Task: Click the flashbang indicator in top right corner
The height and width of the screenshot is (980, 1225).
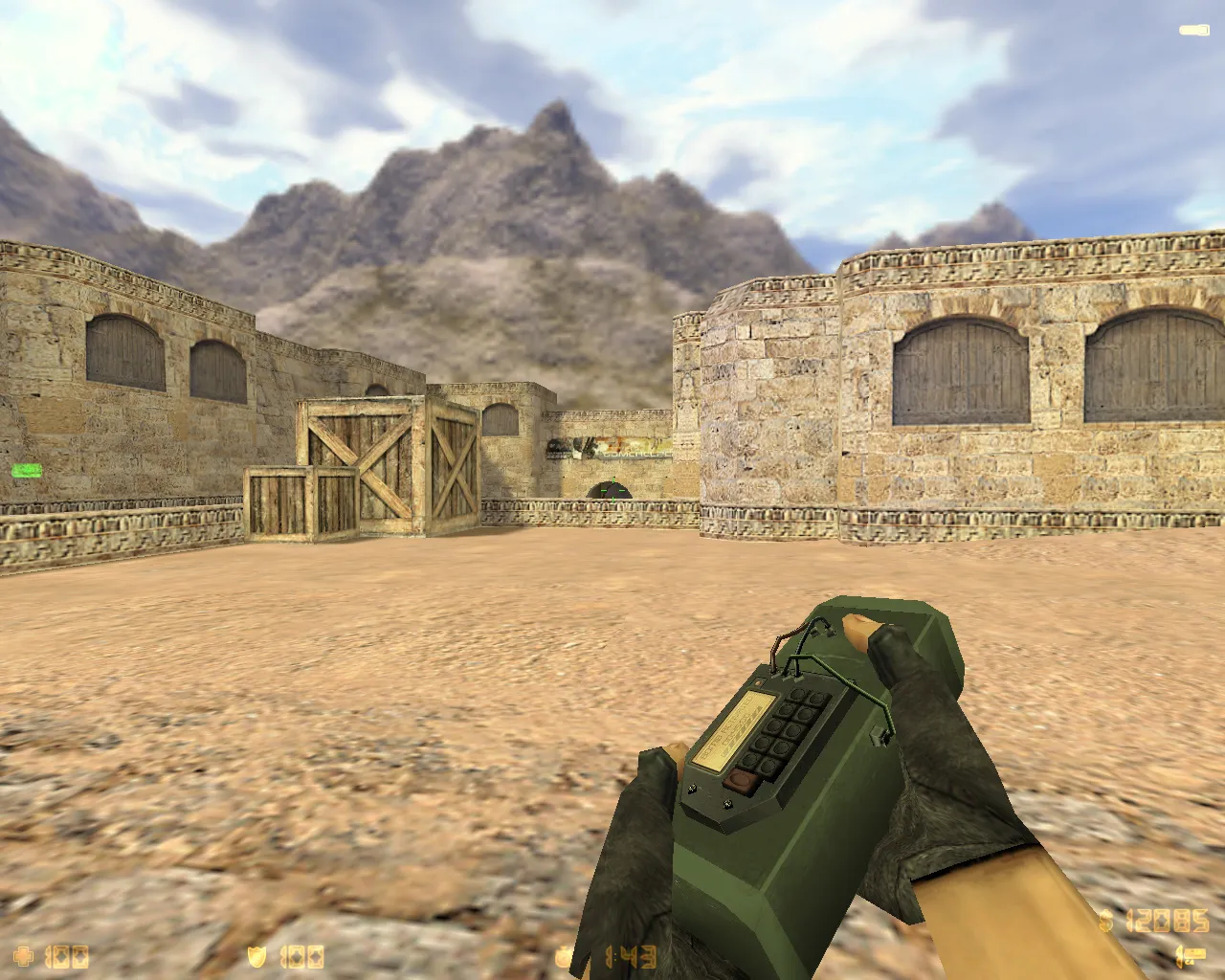Action: pos(1193,29)
